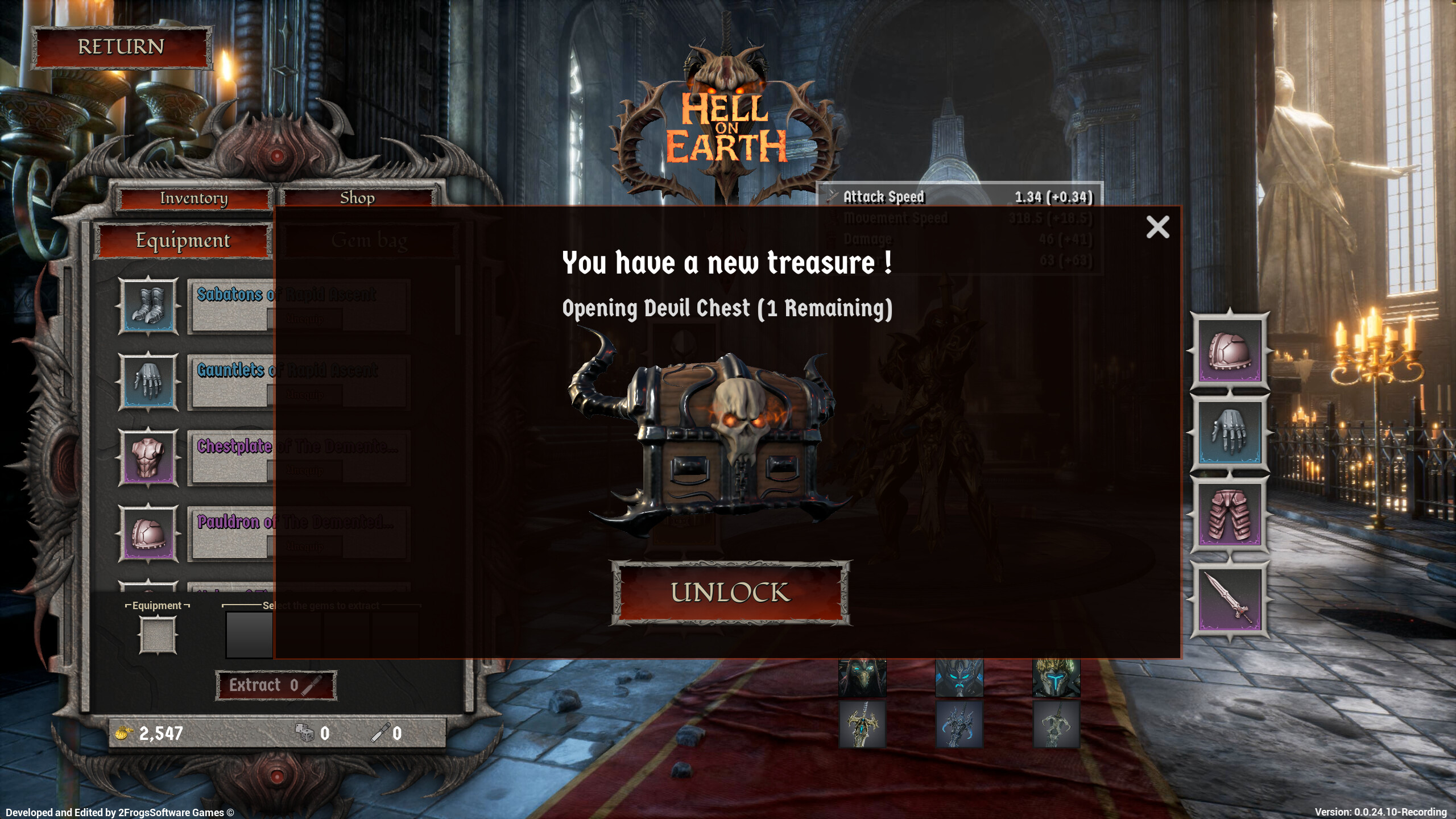Switch to the Inventory tab

tap(193, 198)
